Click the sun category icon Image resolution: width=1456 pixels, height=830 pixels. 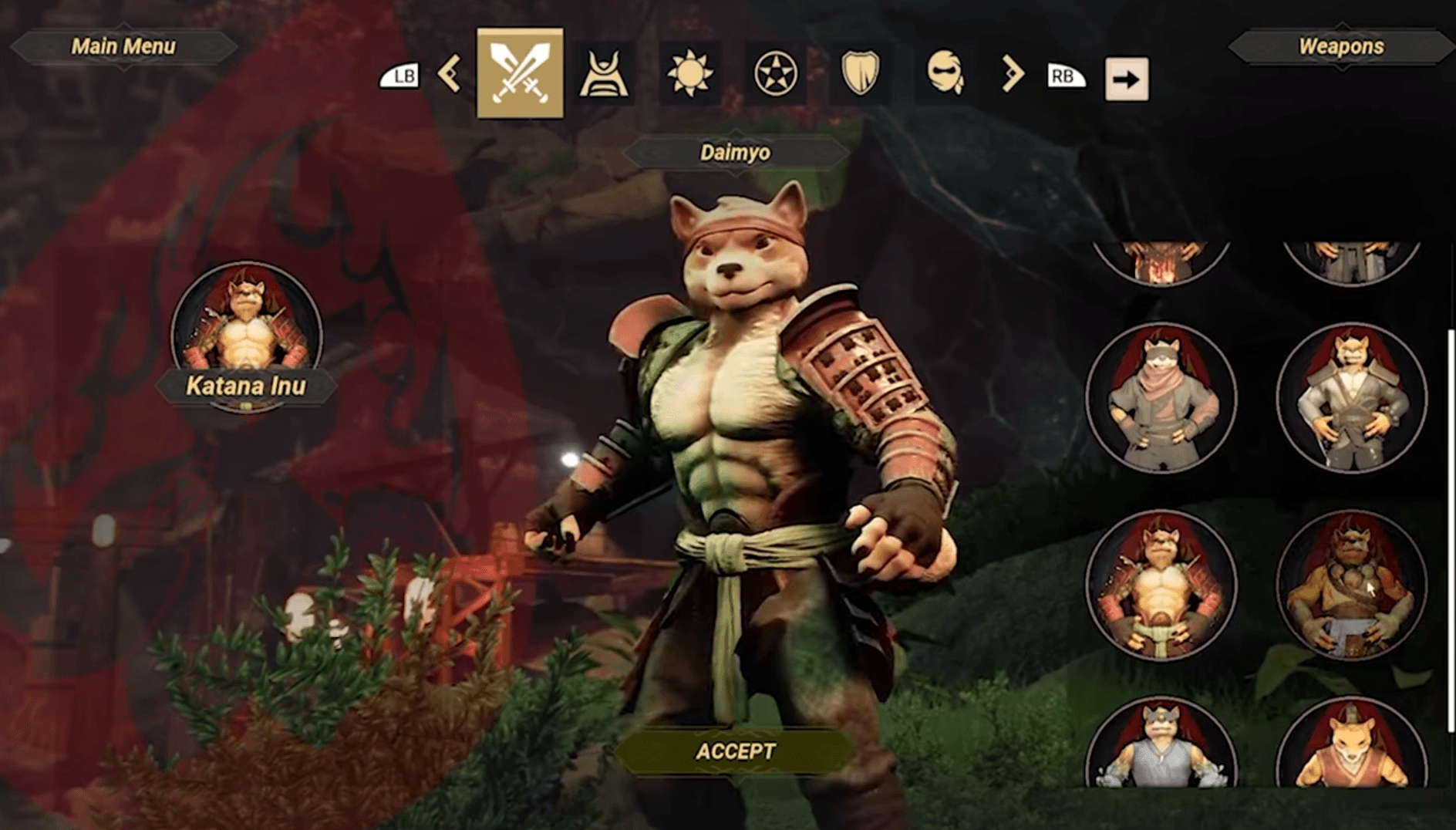(692, 75)
